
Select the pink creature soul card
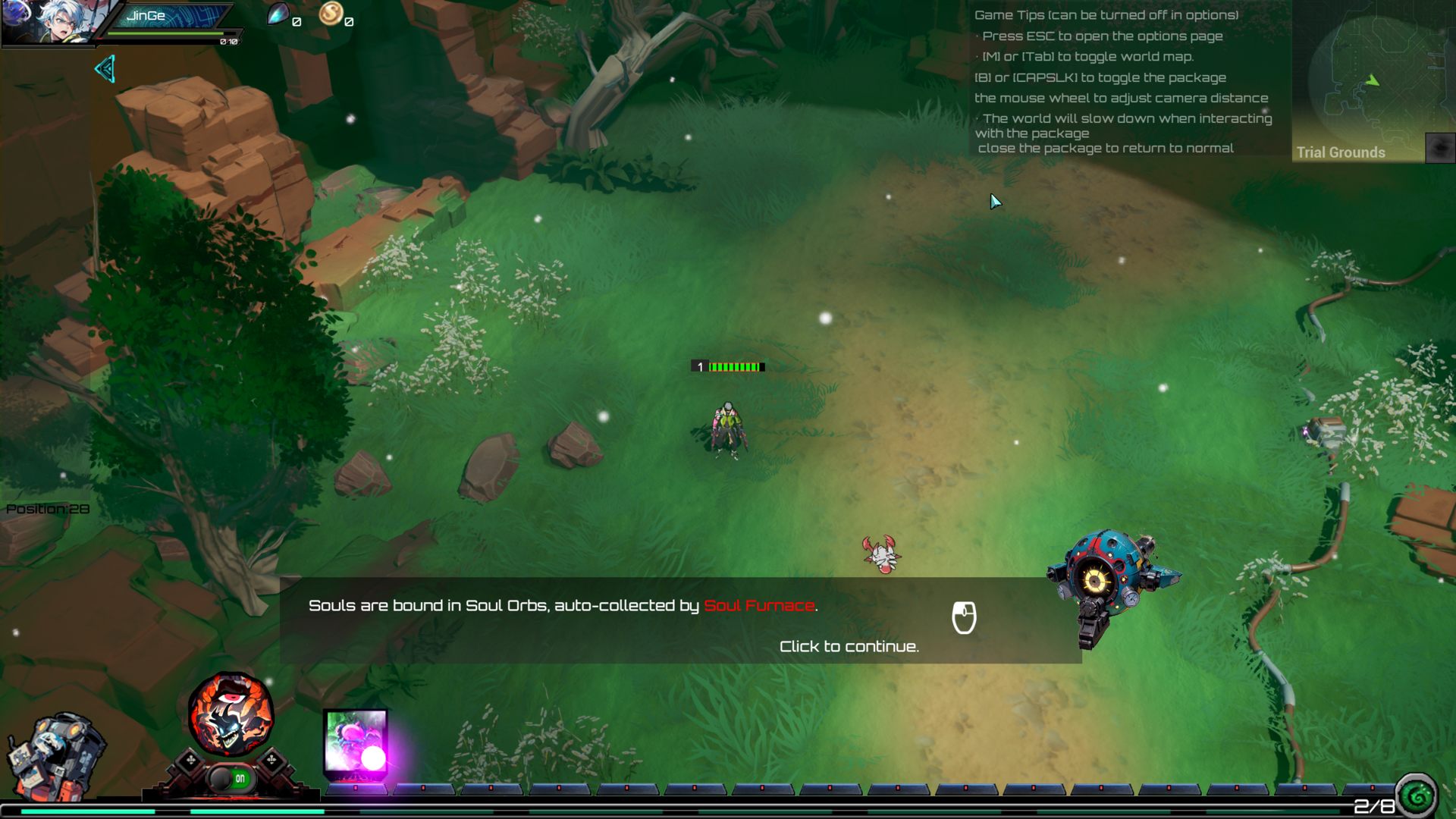[x=356, y=742]
